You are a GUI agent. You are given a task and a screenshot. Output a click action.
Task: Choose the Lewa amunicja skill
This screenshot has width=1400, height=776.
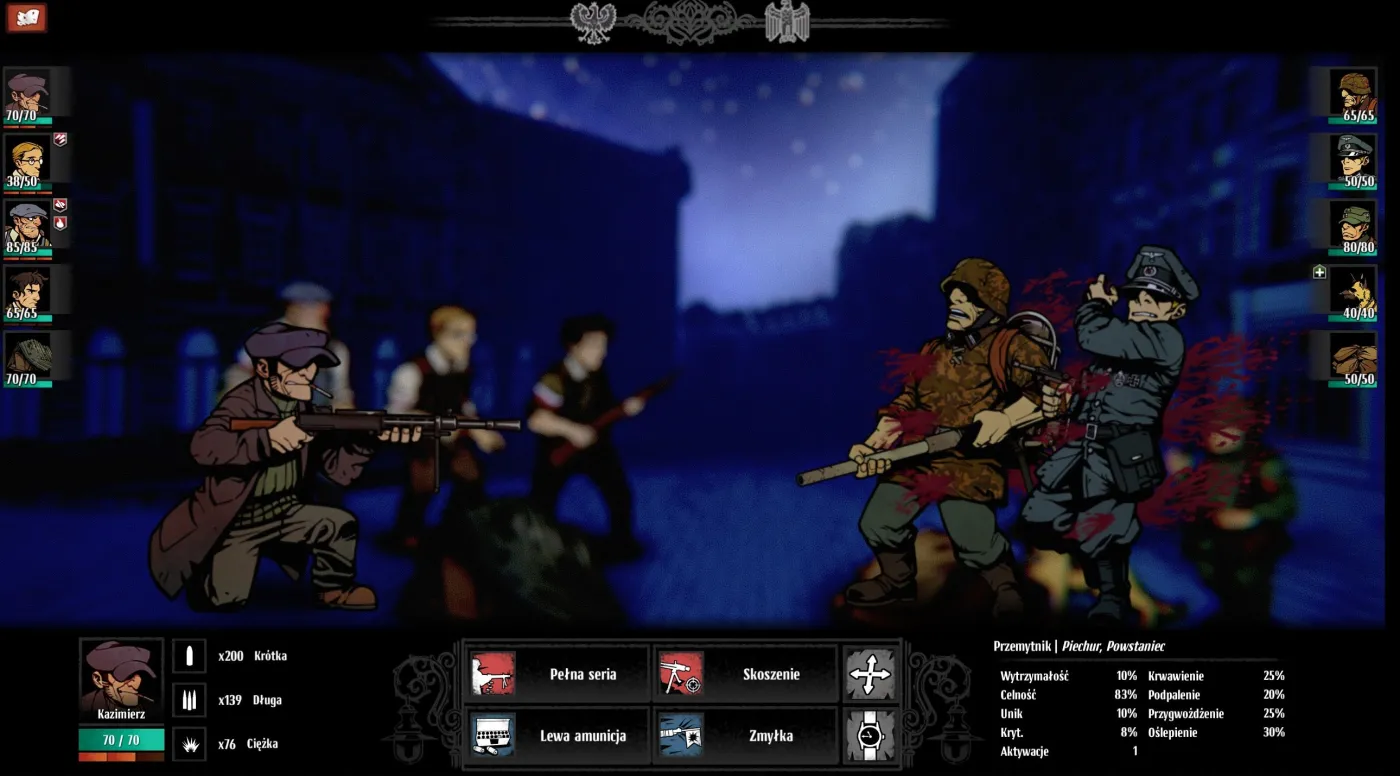point(557,736)
